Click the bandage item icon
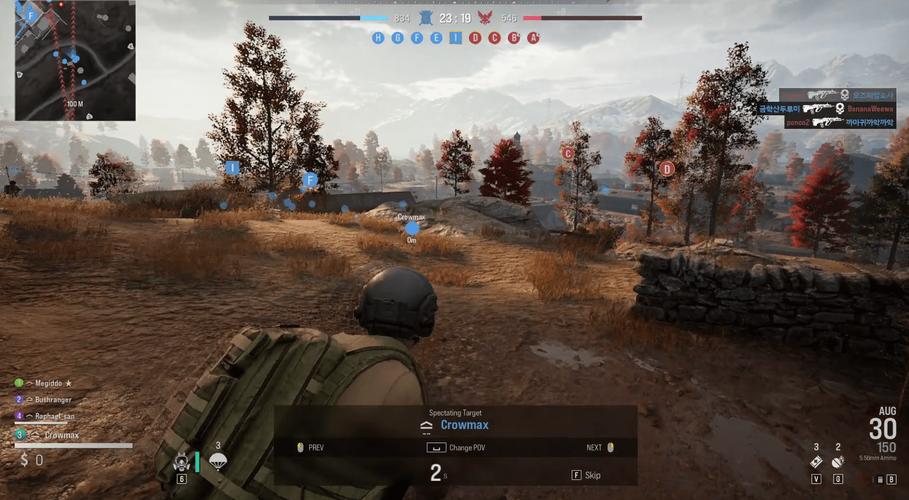Image resolution: width=909 pixels, height=500 pixels. (816, 462)
